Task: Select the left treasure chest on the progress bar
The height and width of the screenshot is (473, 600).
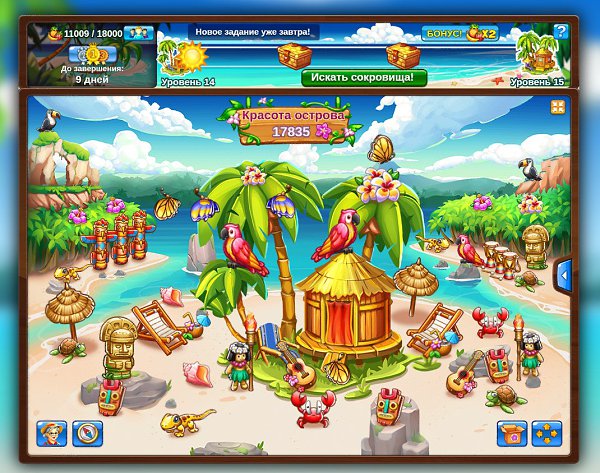Action: coord(295,54)
